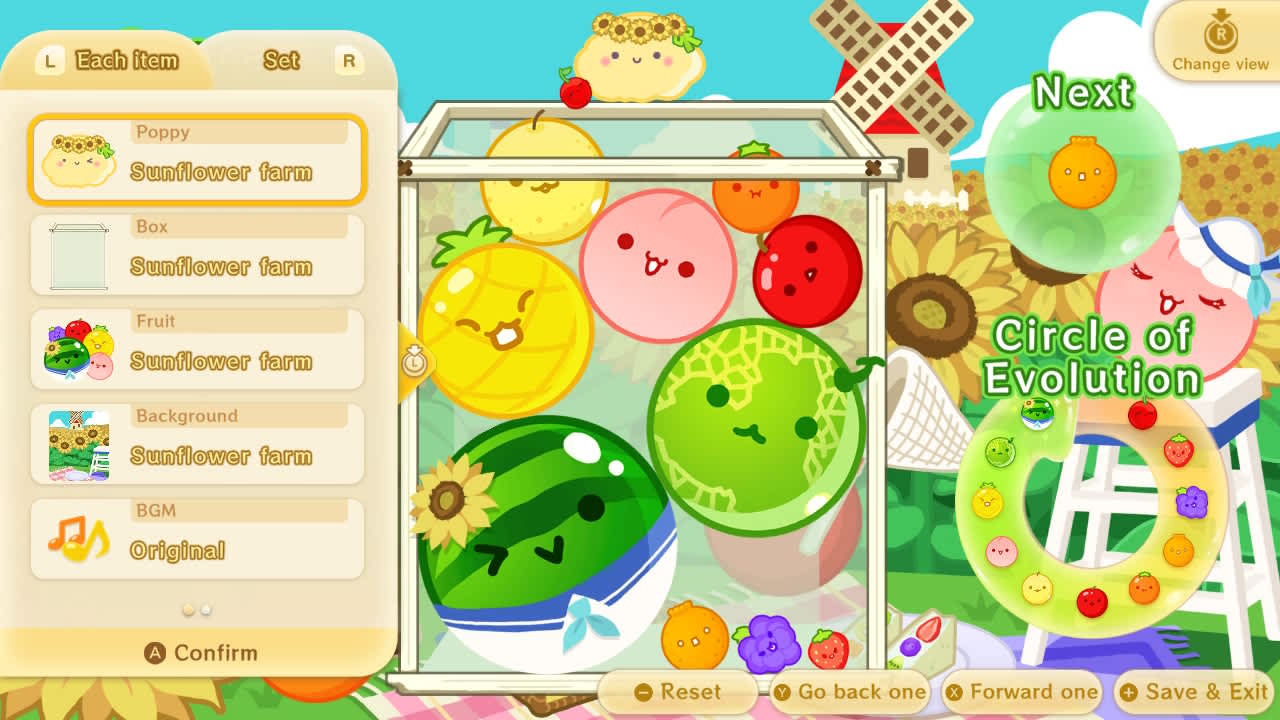Click Save & Exit
Viewport: 1280px width, 720px height.
1193,691
